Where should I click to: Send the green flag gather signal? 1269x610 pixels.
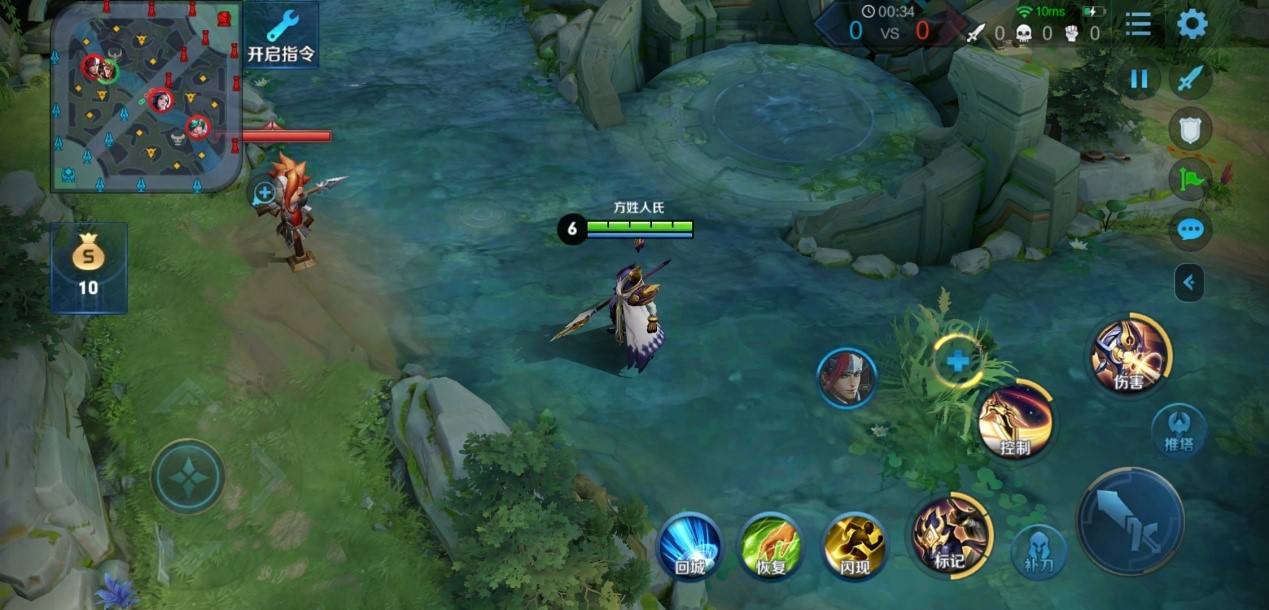[x=1190, y=179]
